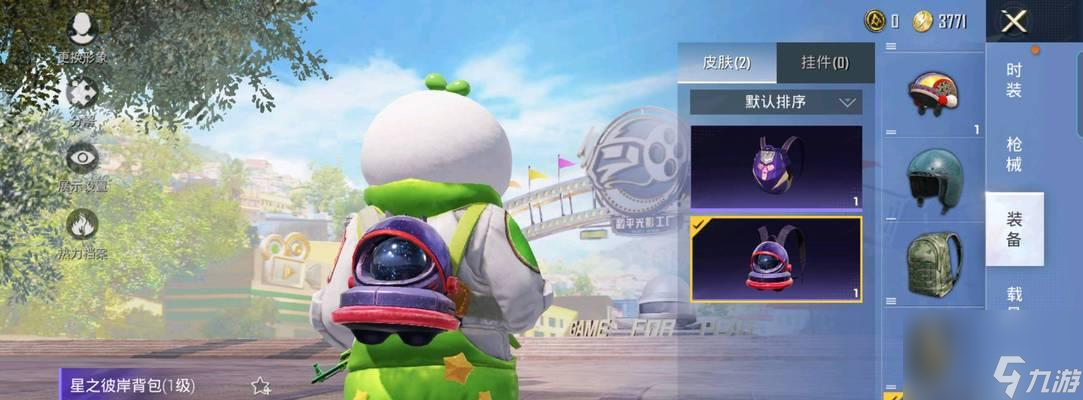Screen dimensions: 1083x400
Task: Switch to the 皮肤(2) skins tab
Action: click(x=726, y=63)
